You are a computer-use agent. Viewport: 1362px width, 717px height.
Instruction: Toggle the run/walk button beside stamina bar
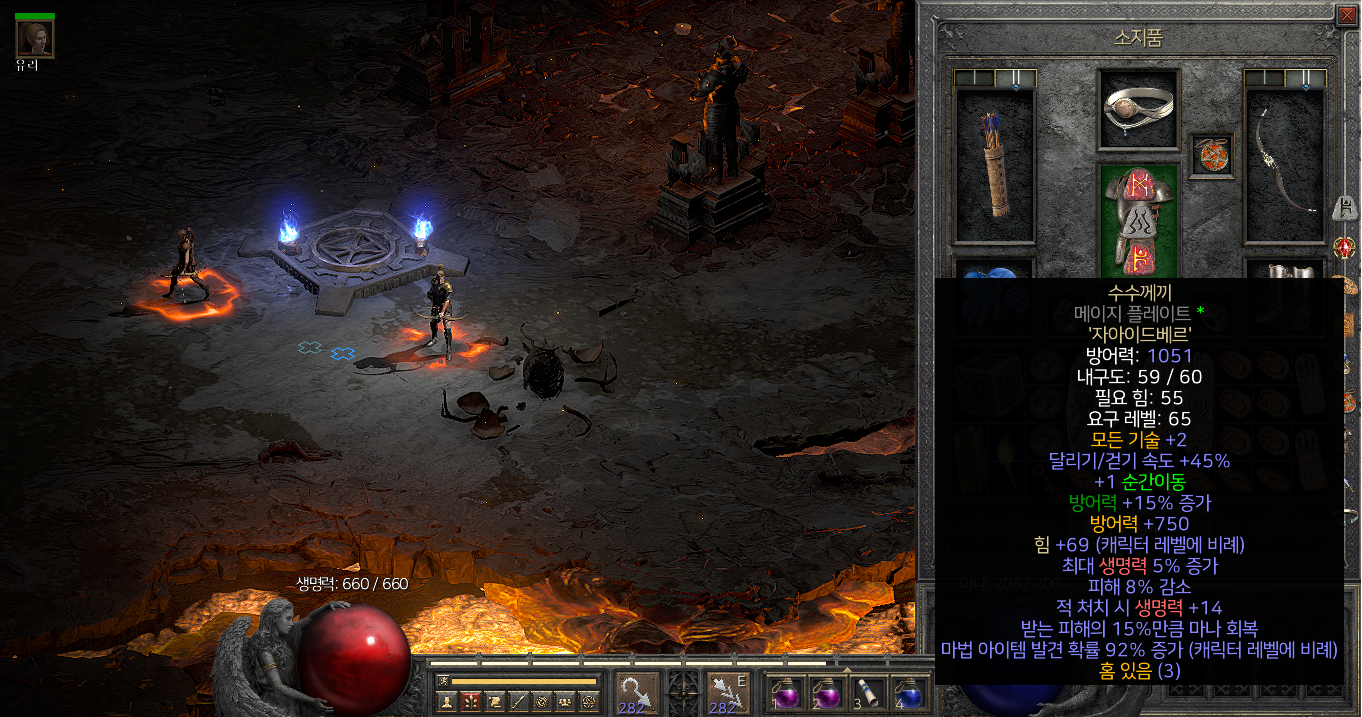pyautogui.click(x=443, y=681)
